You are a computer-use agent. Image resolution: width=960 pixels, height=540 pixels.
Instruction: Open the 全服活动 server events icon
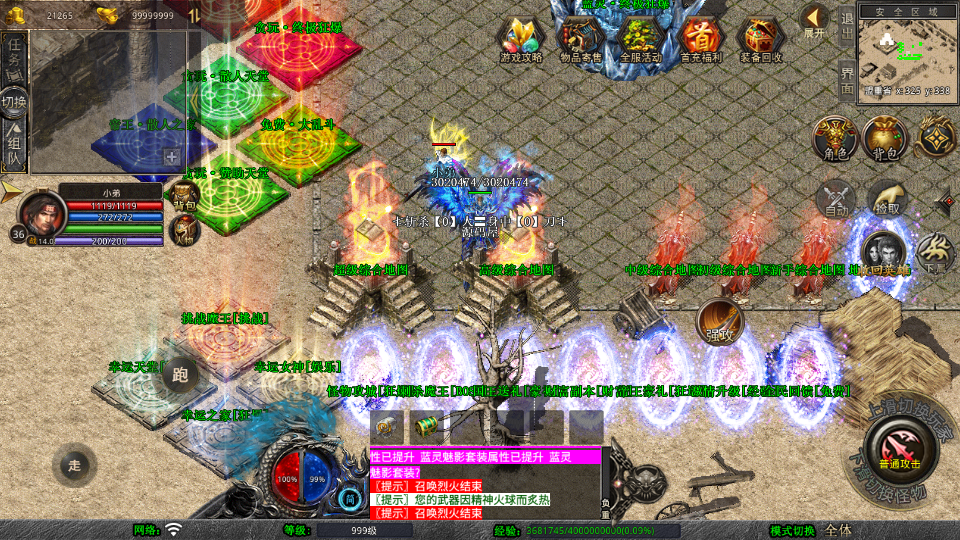[x=641, y=38]
